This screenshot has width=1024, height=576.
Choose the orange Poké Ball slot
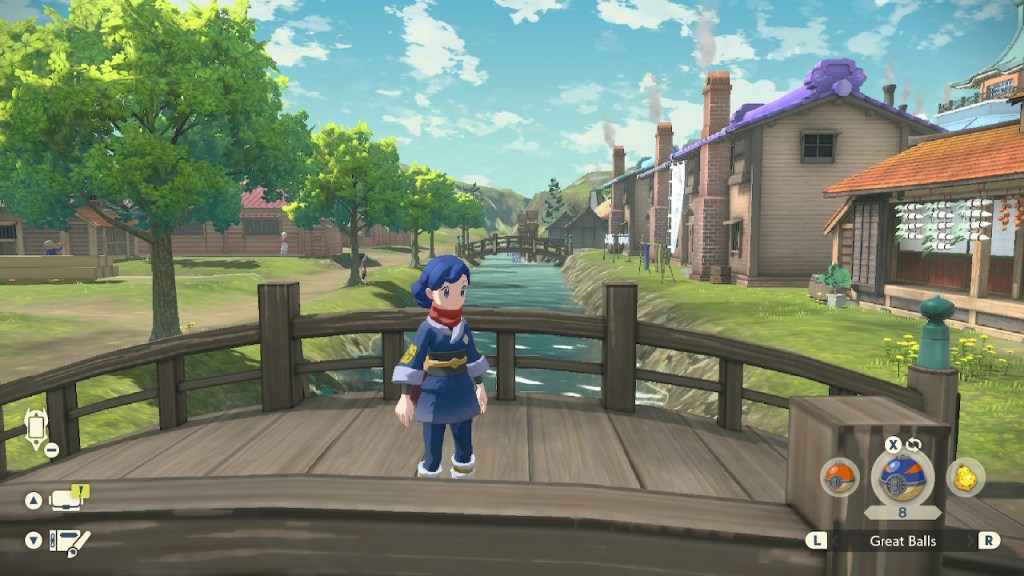840,477
